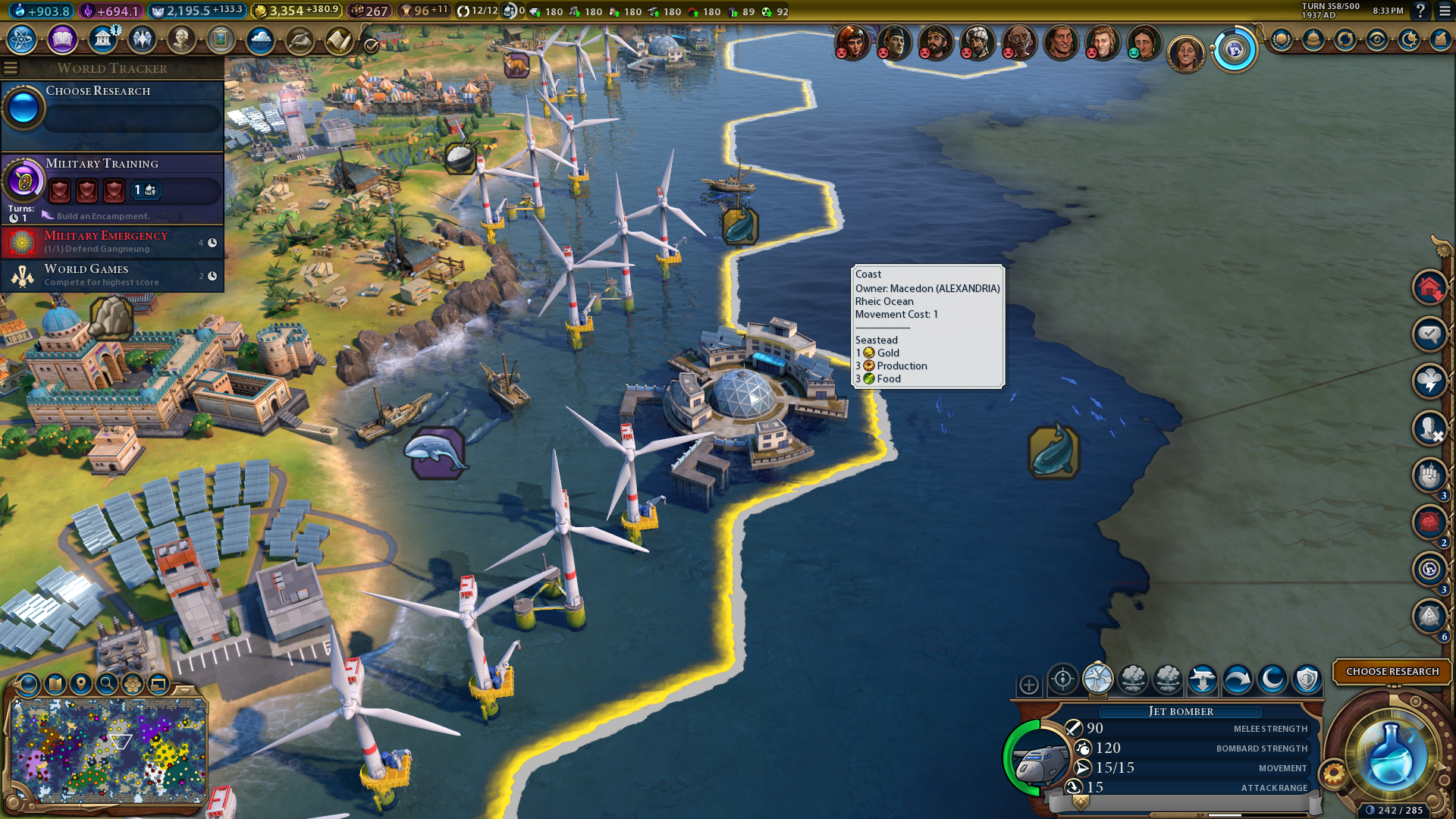
Task: Put the Jet Bomber to sleep
Action: coord(1272,679)
